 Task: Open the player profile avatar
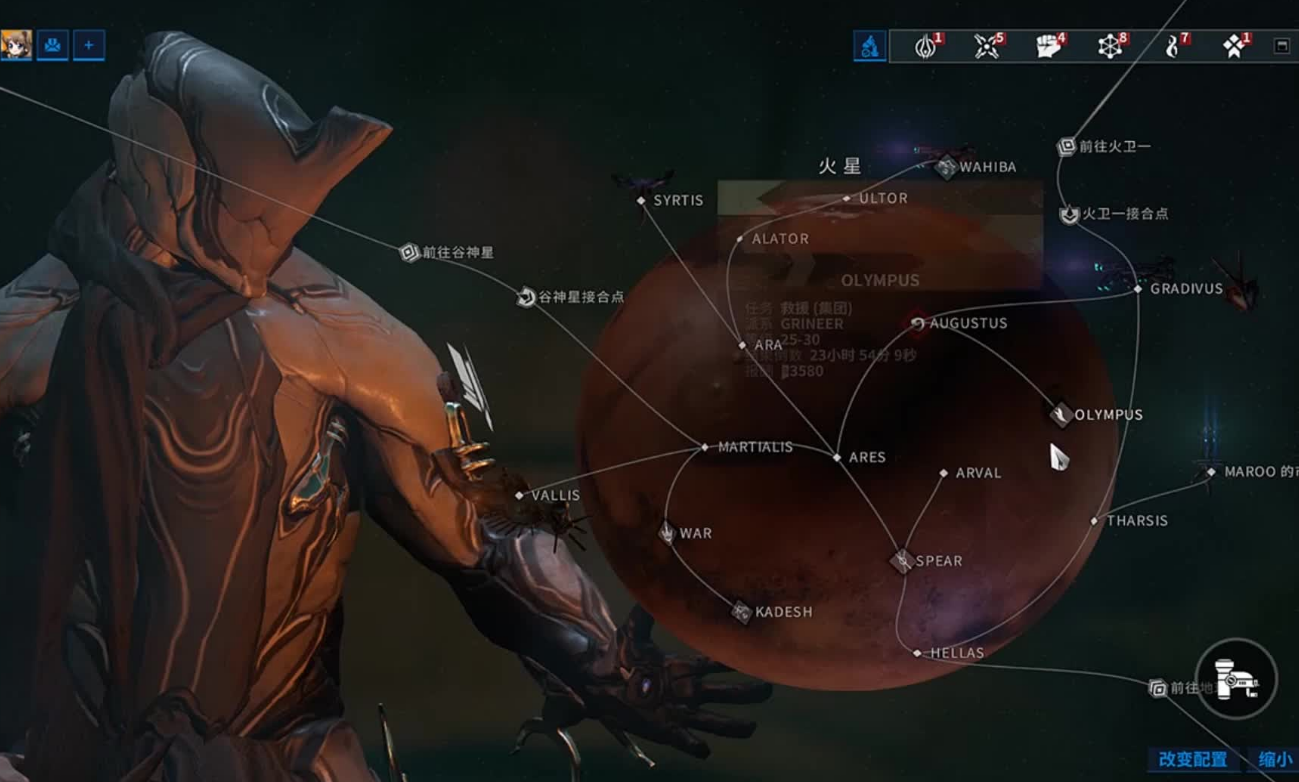click(16, 45)
